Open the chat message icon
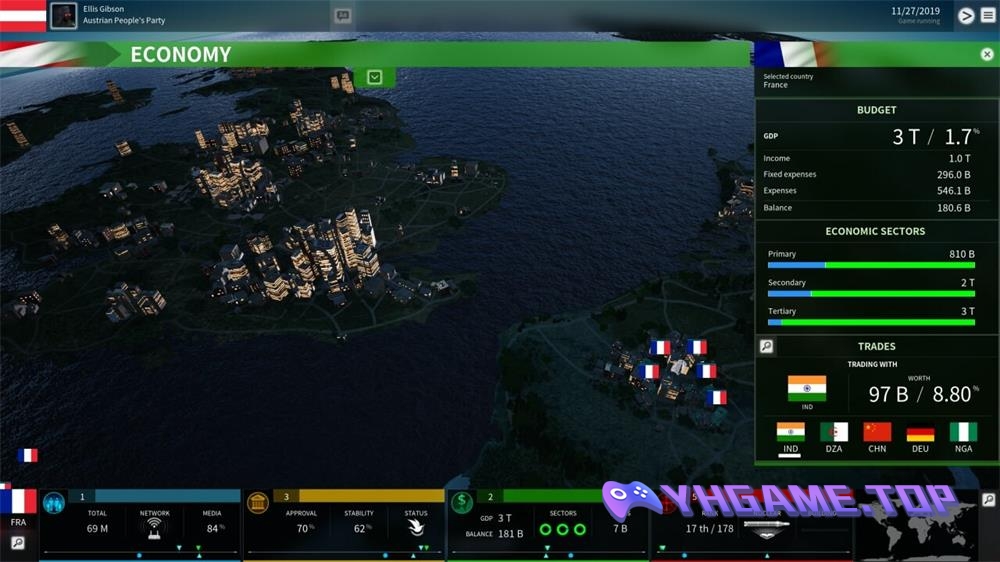 (343, 16)
